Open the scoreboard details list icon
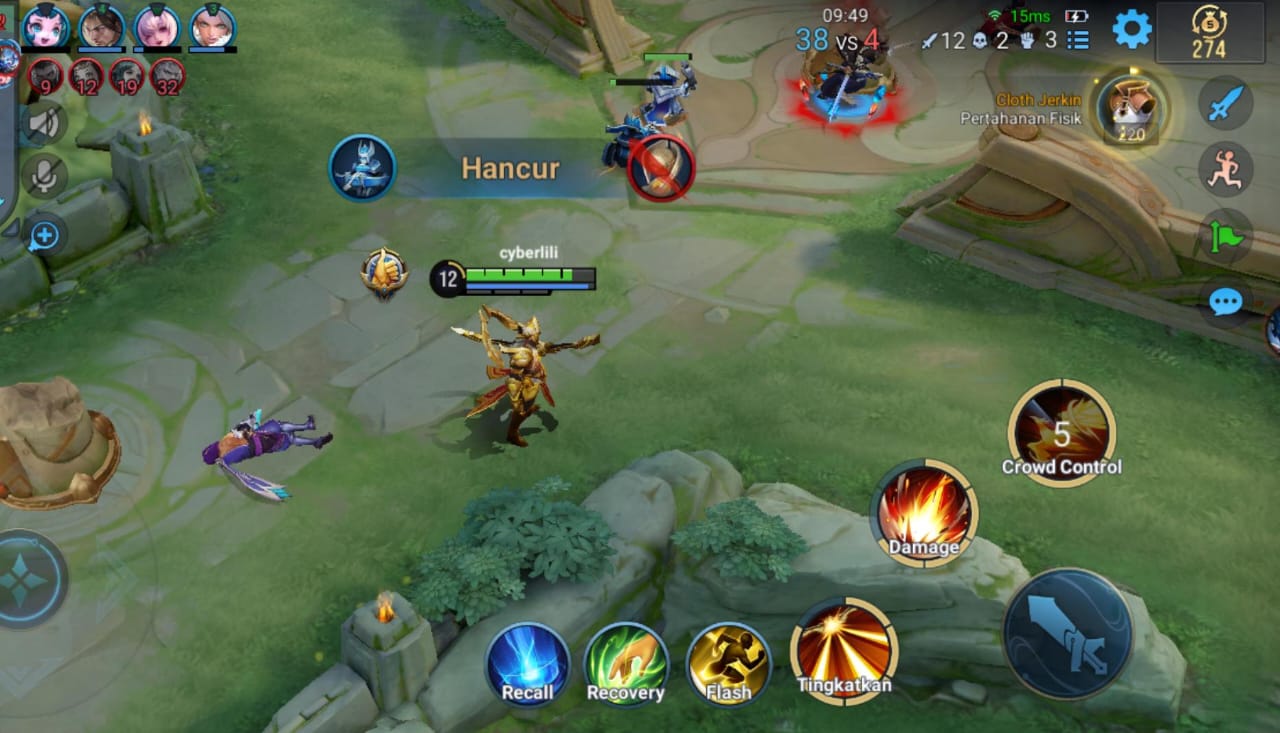 (x=1078, y=42)
